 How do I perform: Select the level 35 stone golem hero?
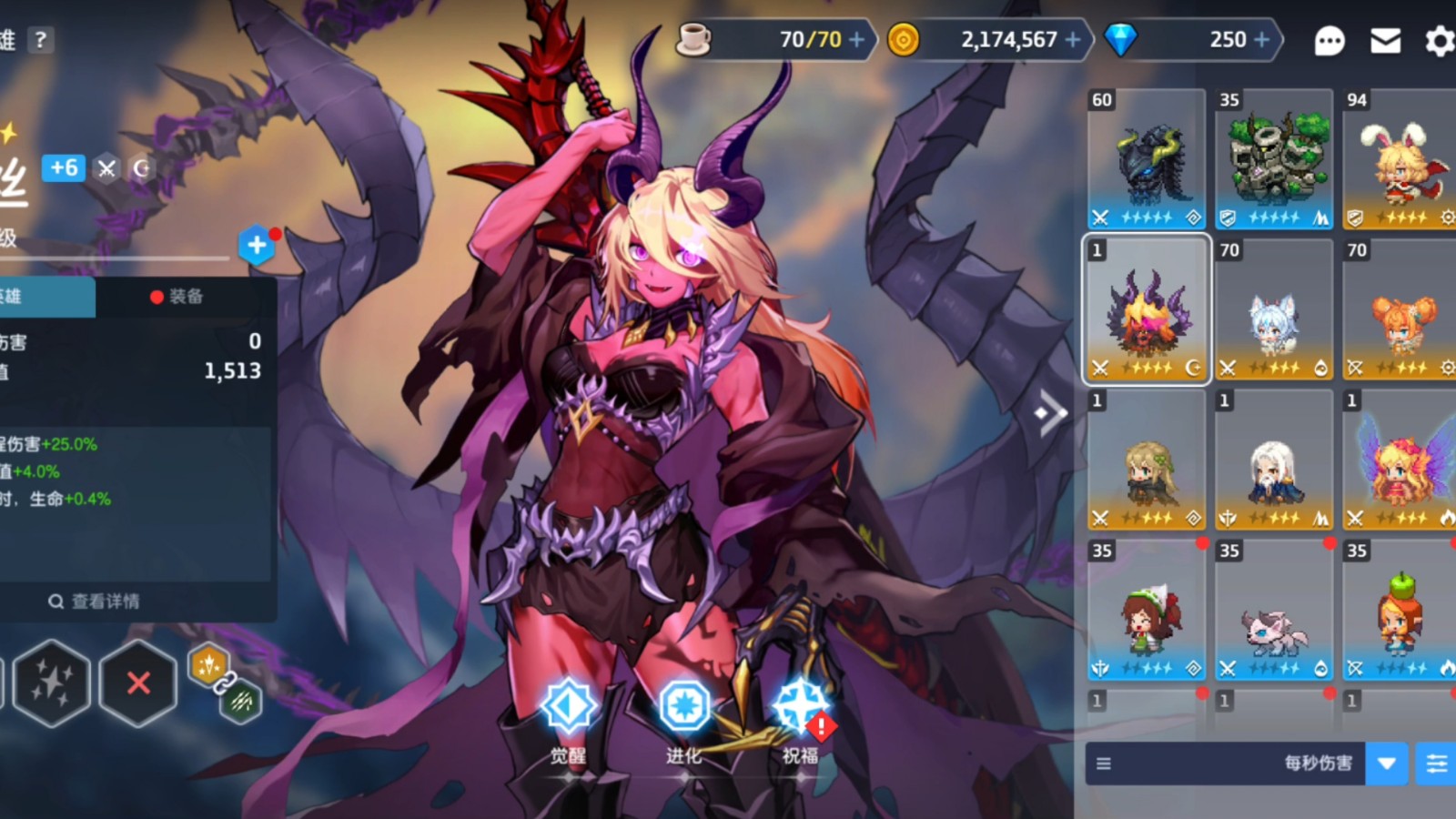(x=1274, y=159)
